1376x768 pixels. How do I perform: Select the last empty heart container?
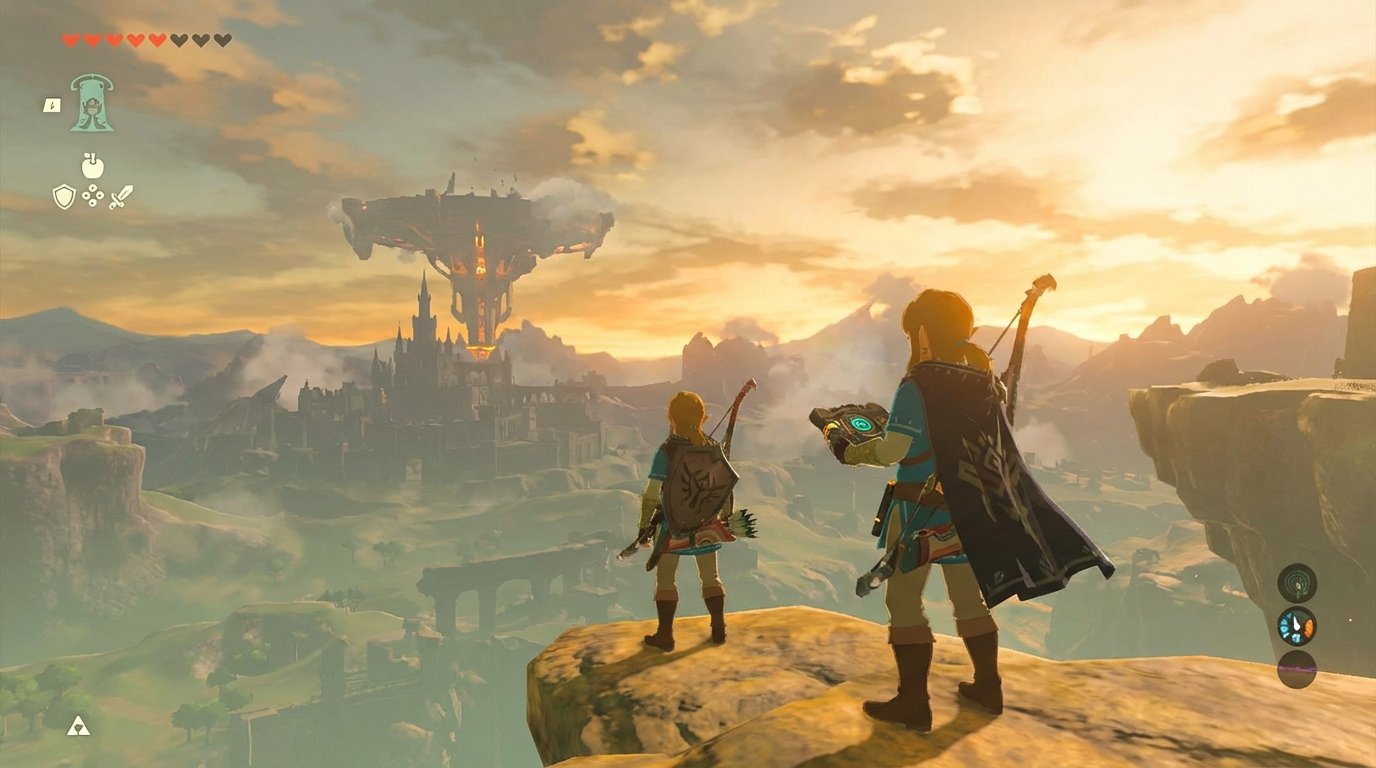pos(220,40)
